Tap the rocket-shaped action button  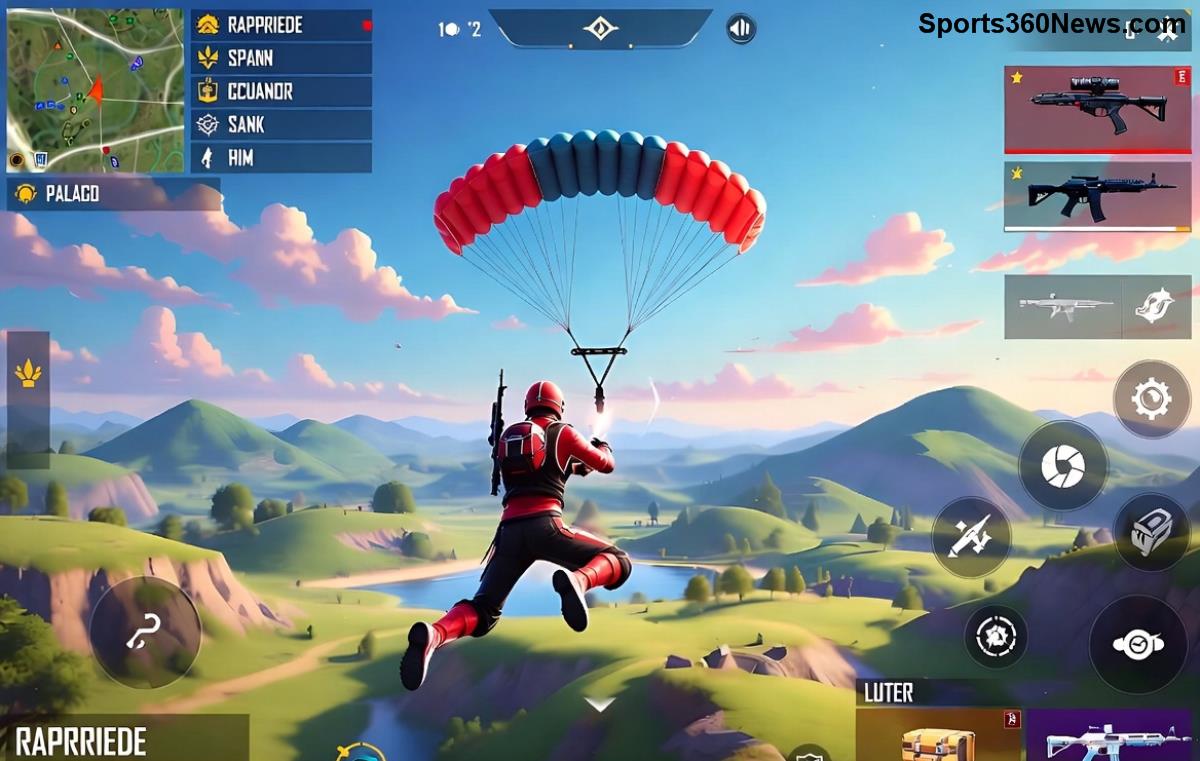[x=971, y=537]
